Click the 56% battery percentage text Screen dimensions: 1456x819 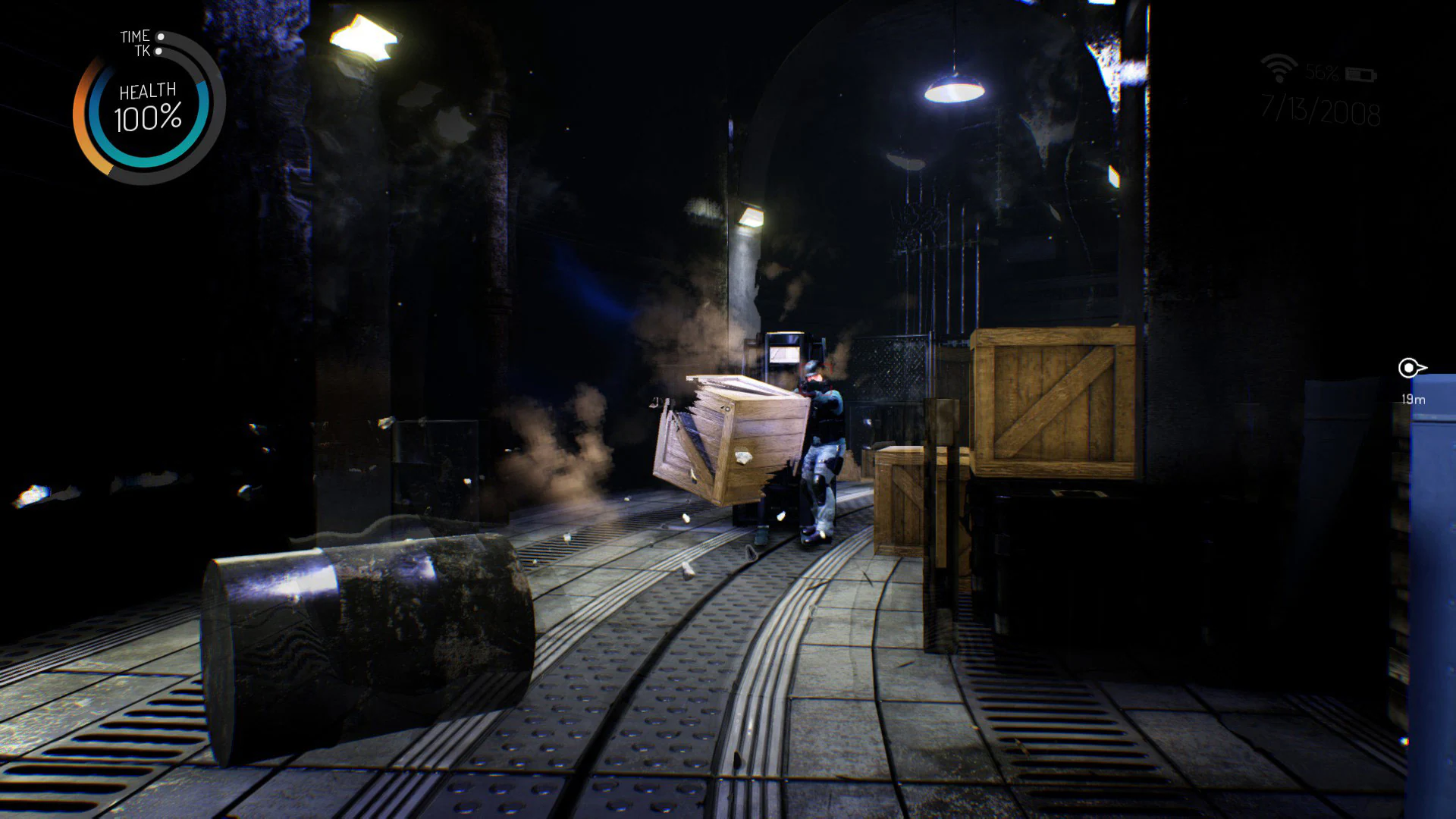(1321, 73)
